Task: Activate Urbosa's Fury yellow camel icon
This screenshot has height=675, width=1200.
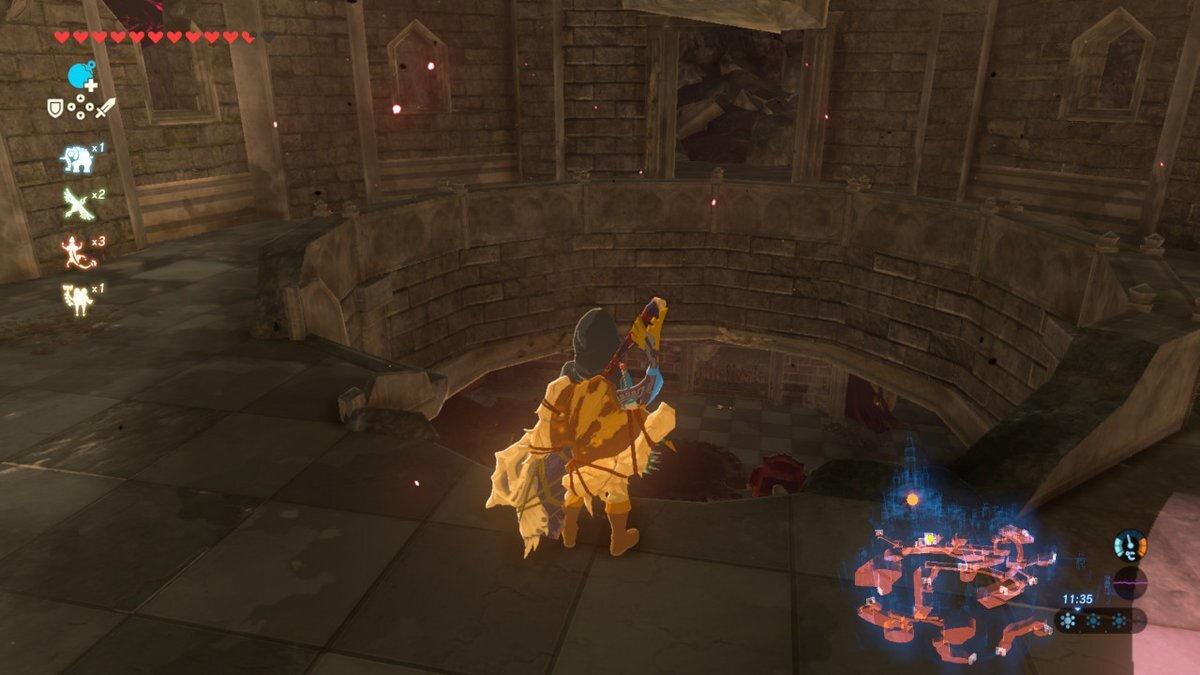Action: [76, 298]
